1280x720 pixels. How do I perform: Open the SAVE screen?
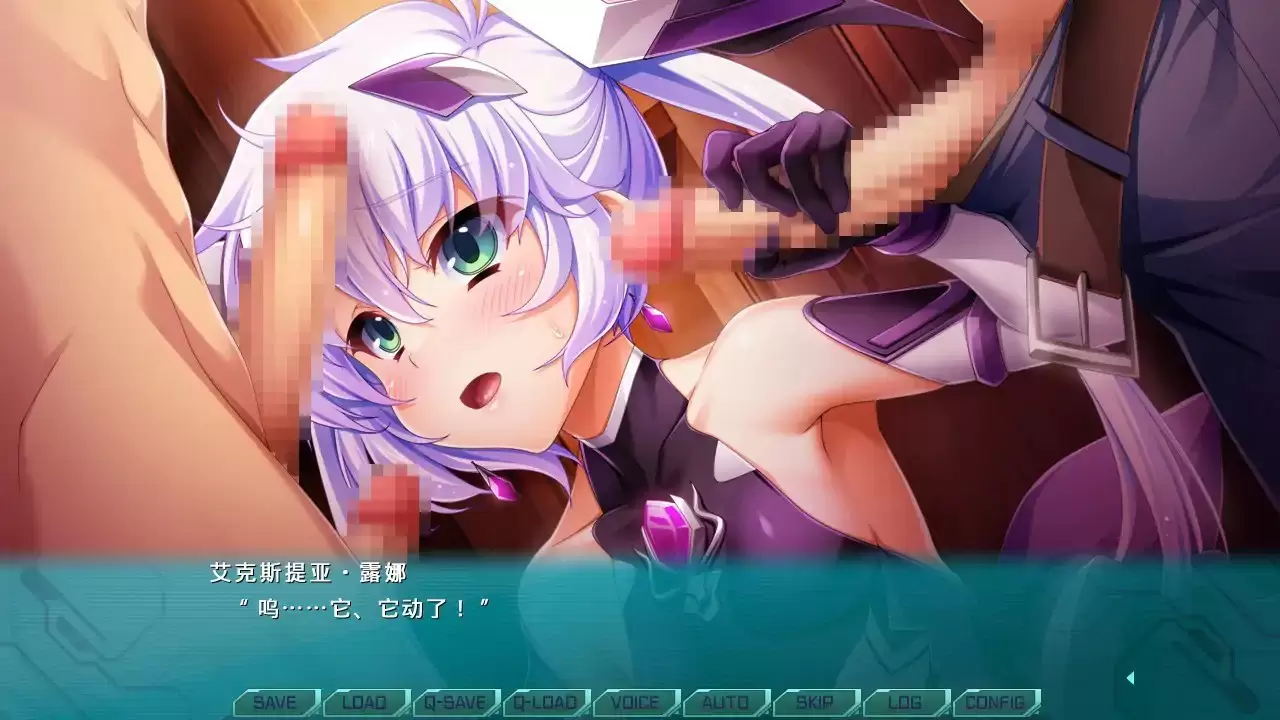point(275,702)
